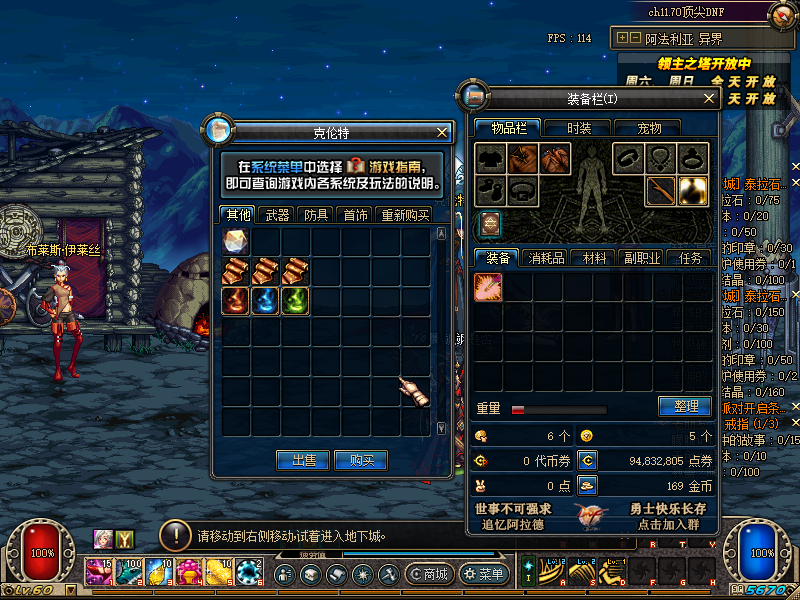
Task: Open the 材料 inventory tab
Action: (x=595, y=258)
